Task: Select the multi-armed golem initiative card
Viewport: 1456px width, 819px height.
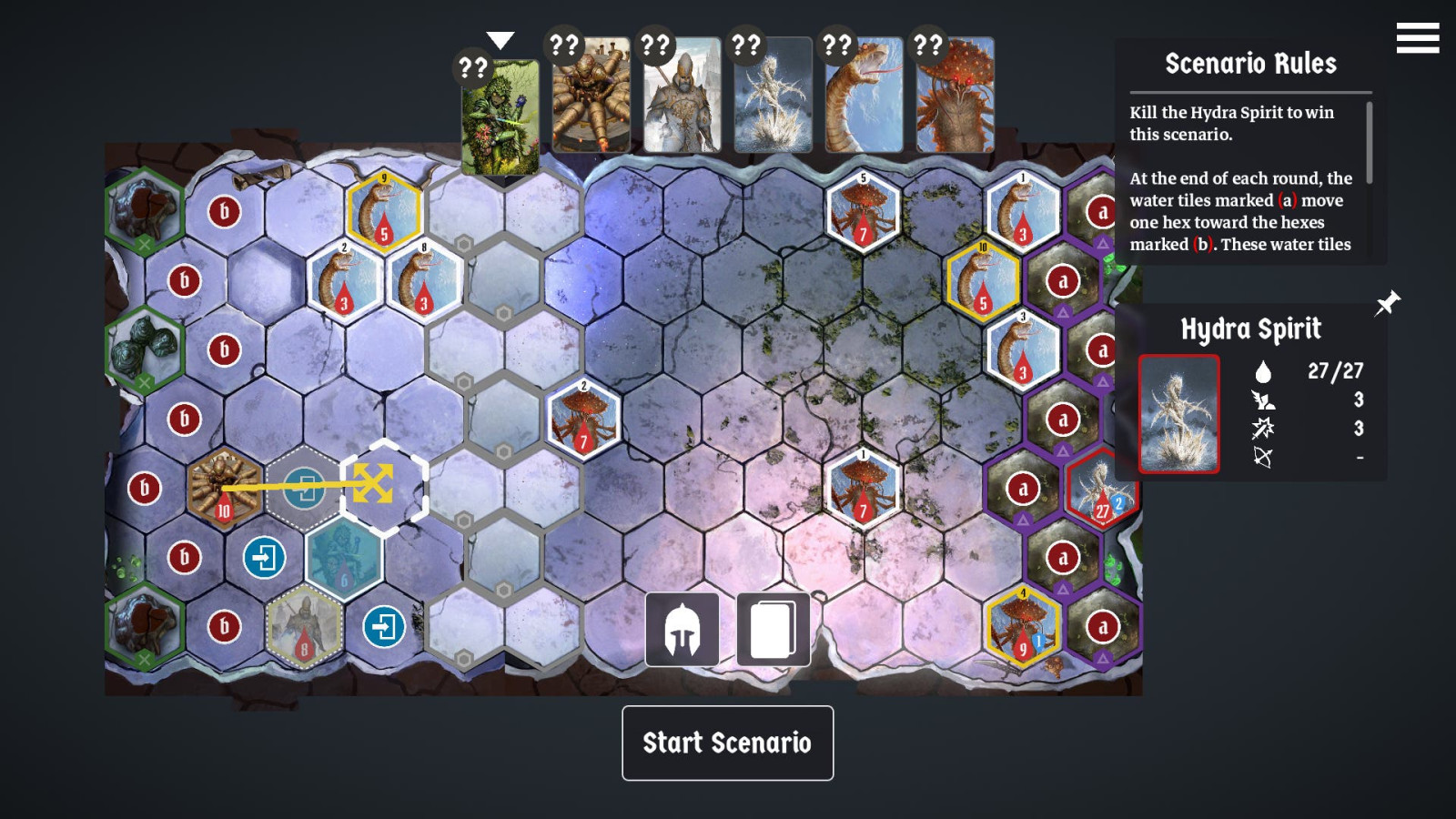Action: [591, 95]
